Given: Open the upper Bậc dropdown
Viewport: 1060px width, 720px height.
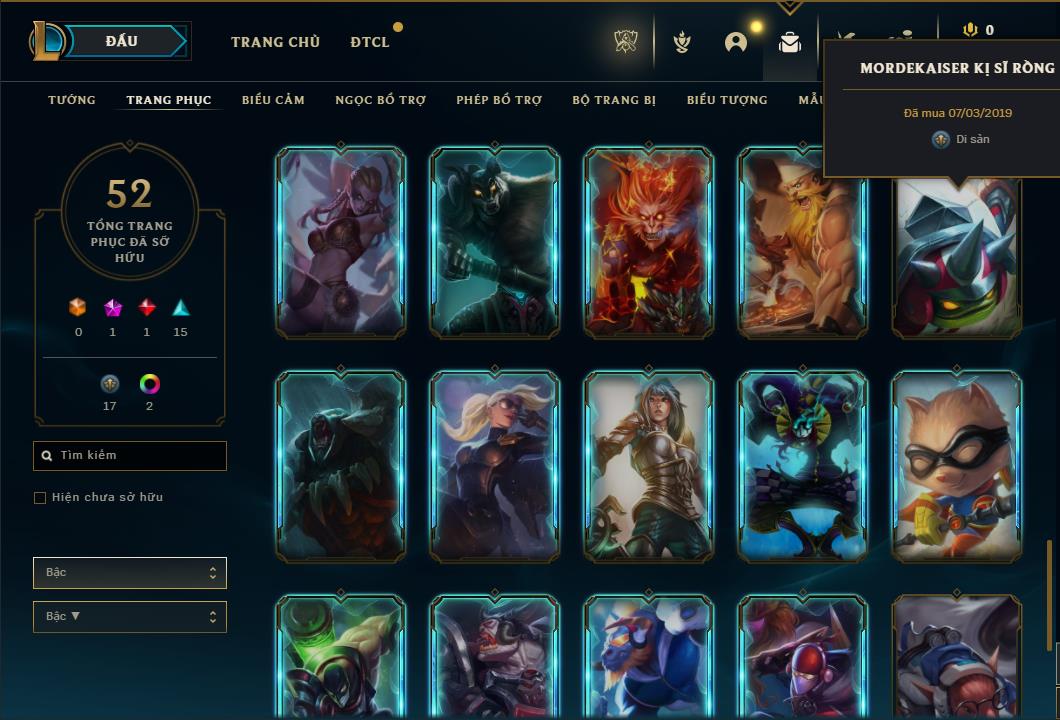Looking at the screenshot, I should pyautogui.click(x=130, y=573).
